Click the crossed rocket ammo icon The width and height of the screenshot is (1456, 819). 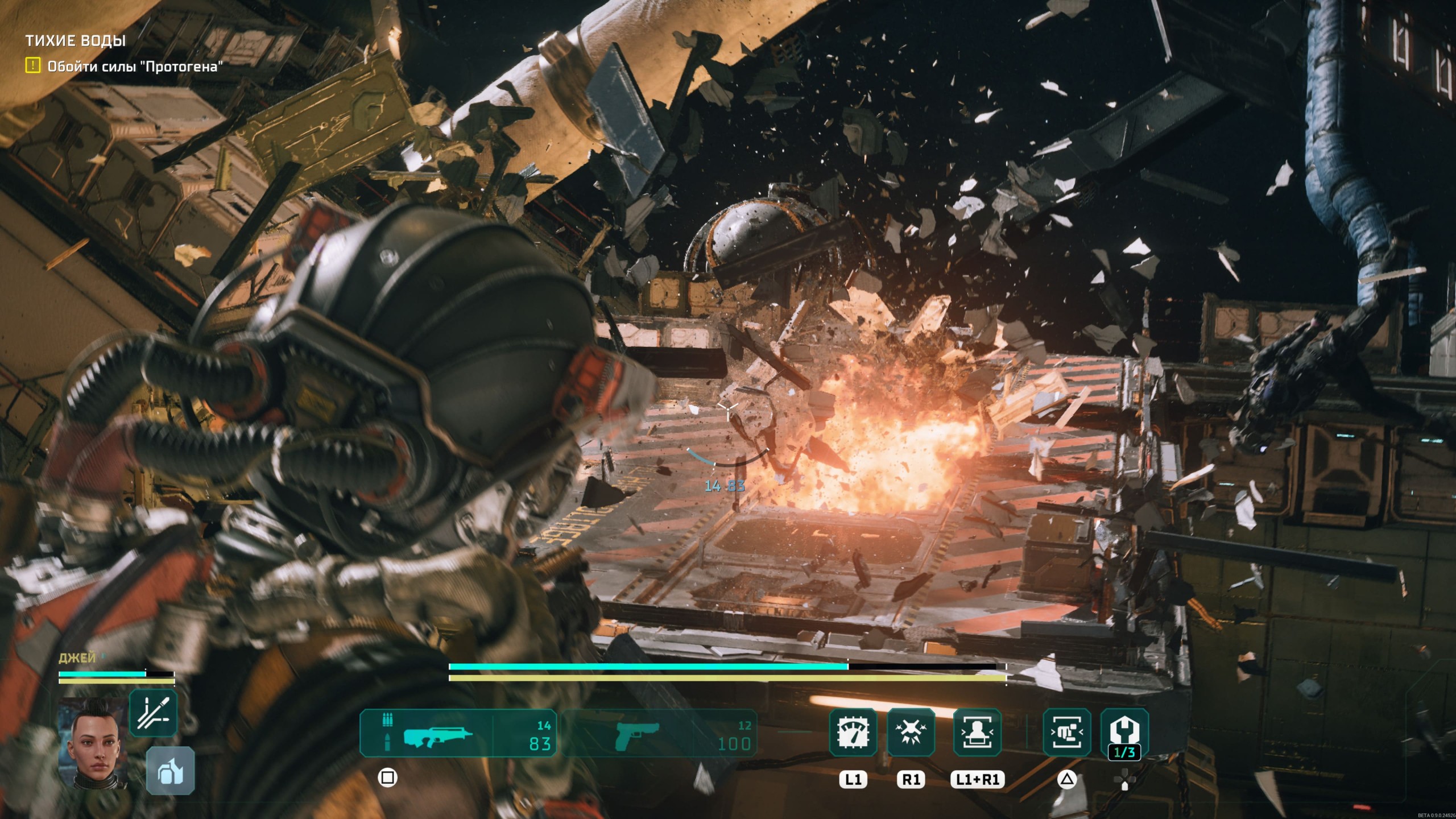(153, 713)
